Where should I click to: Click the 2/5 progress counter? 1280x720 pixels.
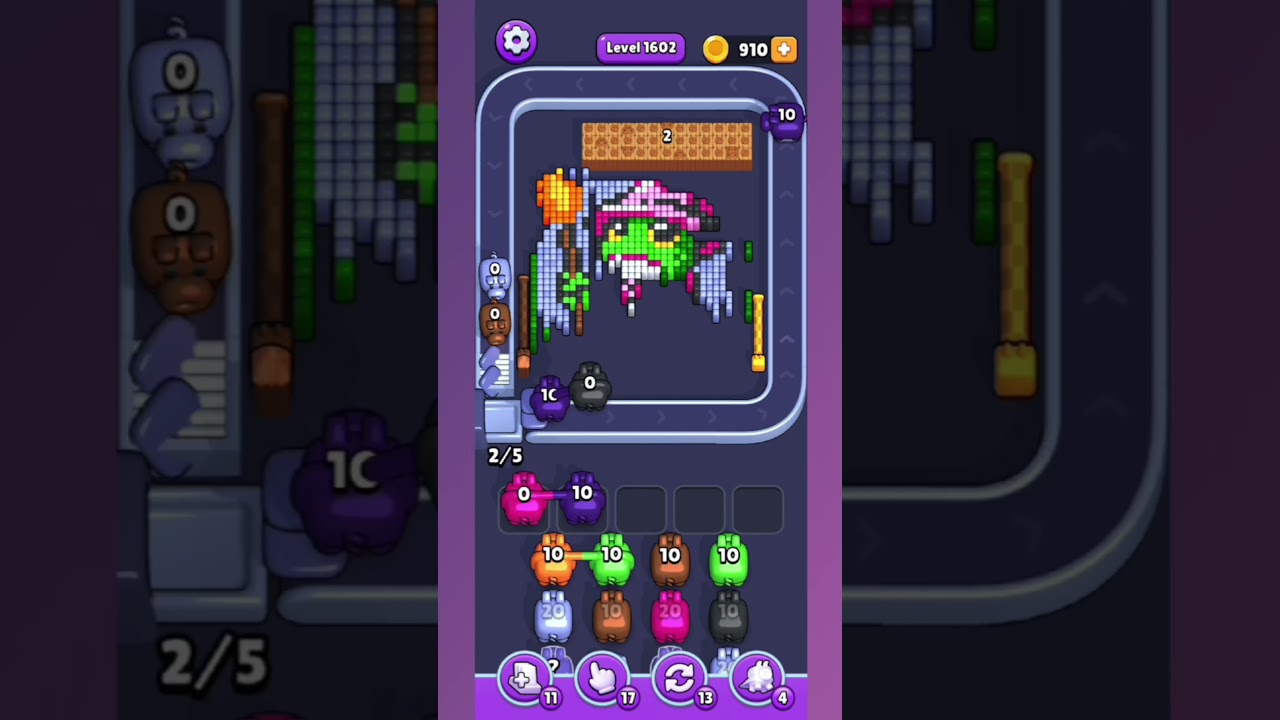coord(503,456)
